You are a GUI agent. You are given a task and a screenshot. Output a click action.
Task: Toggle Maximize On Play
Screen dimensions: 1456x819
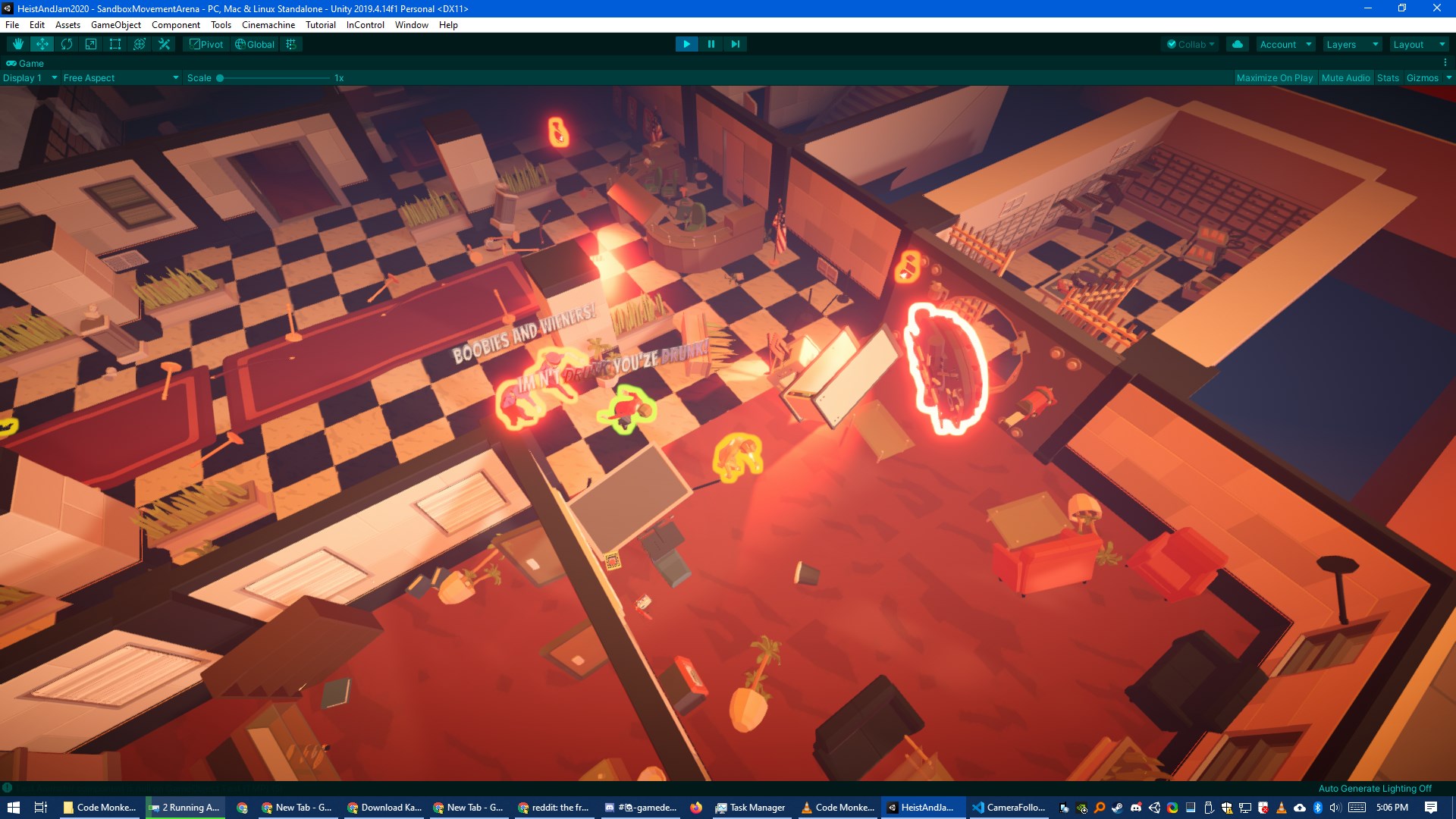tap(1274, 77)
